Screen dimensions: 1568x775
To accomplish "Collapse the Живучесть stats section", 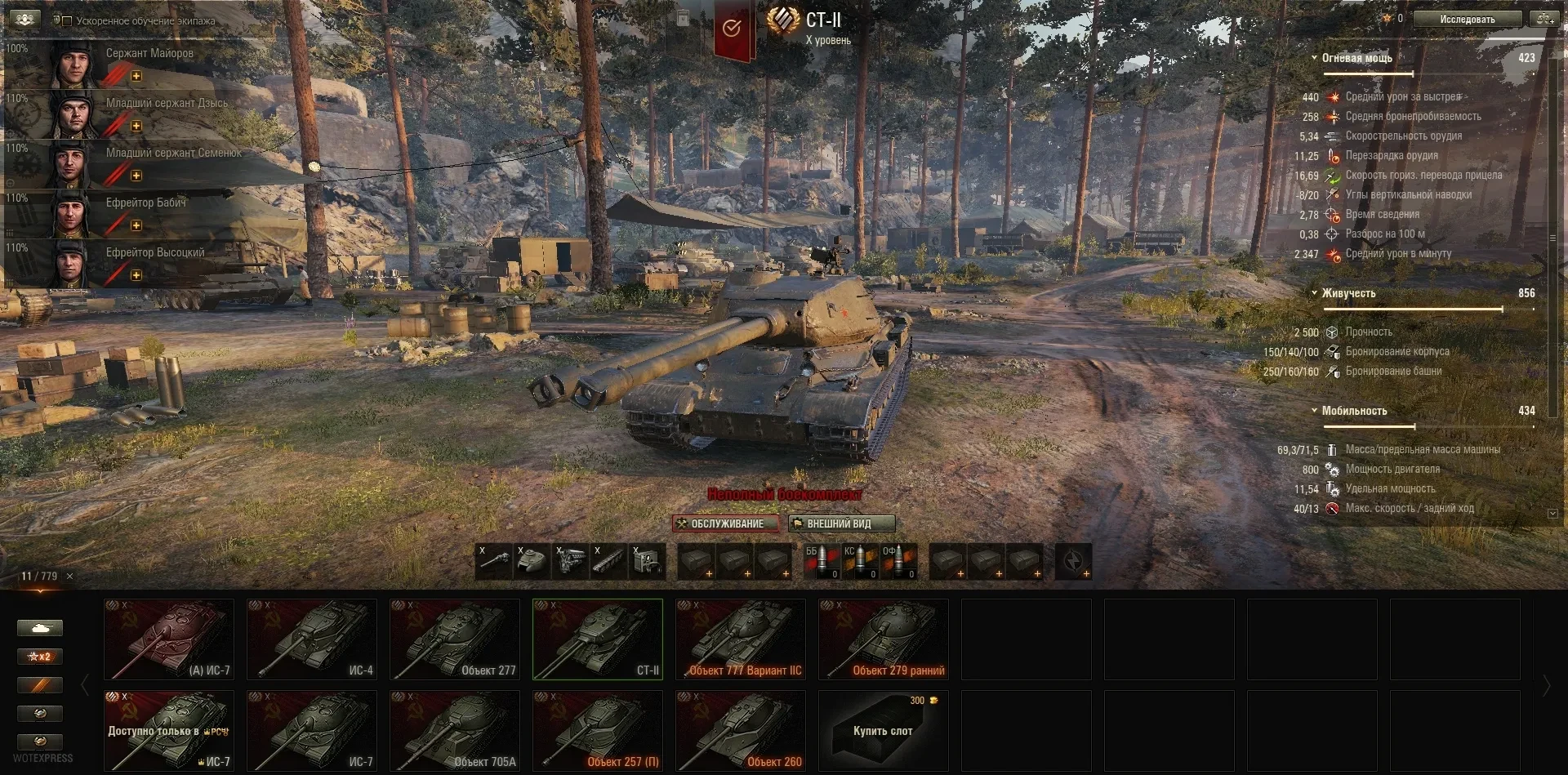I will tap(1314, 293).
